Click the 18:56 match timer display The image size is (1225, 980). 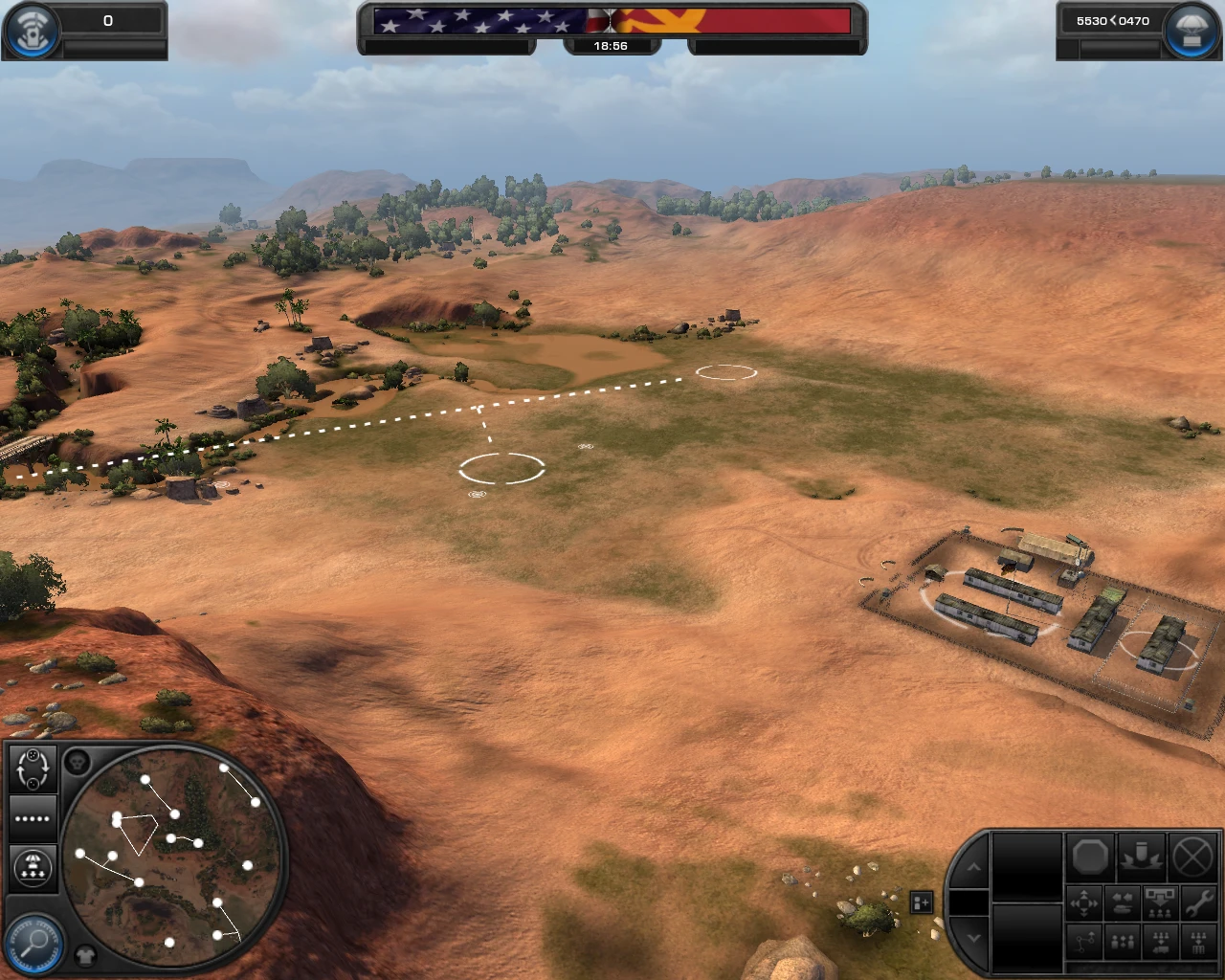pos(612,44)
